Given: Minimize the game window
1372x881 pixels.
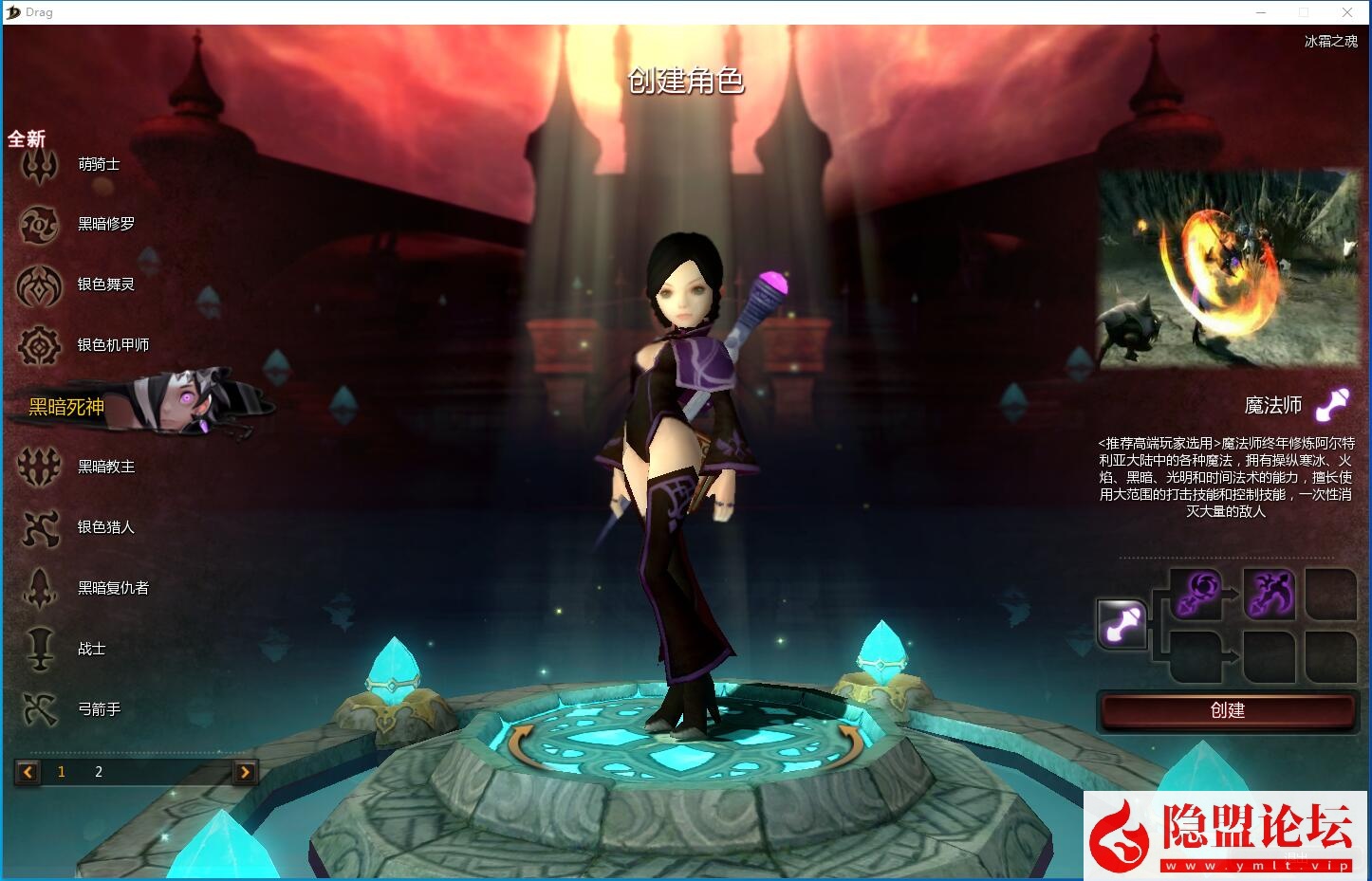Looking at the screenshot, I should 1262,12.
